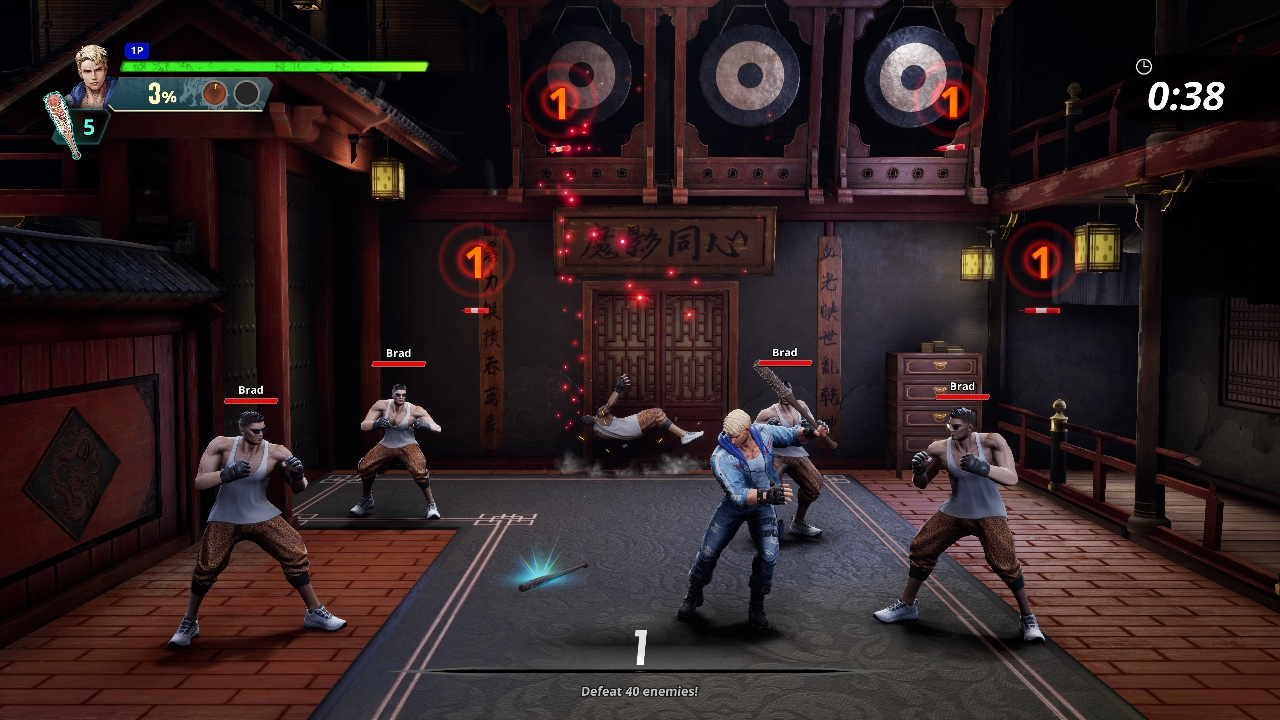Select the spiked bat weapon icon

61,122
